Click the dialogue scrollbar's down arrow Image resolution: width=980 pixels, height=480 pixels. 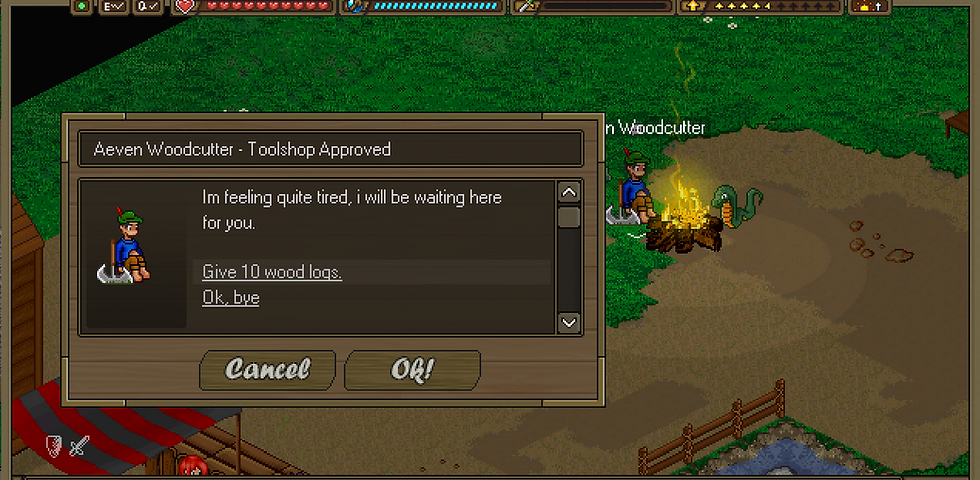point(569,322)
